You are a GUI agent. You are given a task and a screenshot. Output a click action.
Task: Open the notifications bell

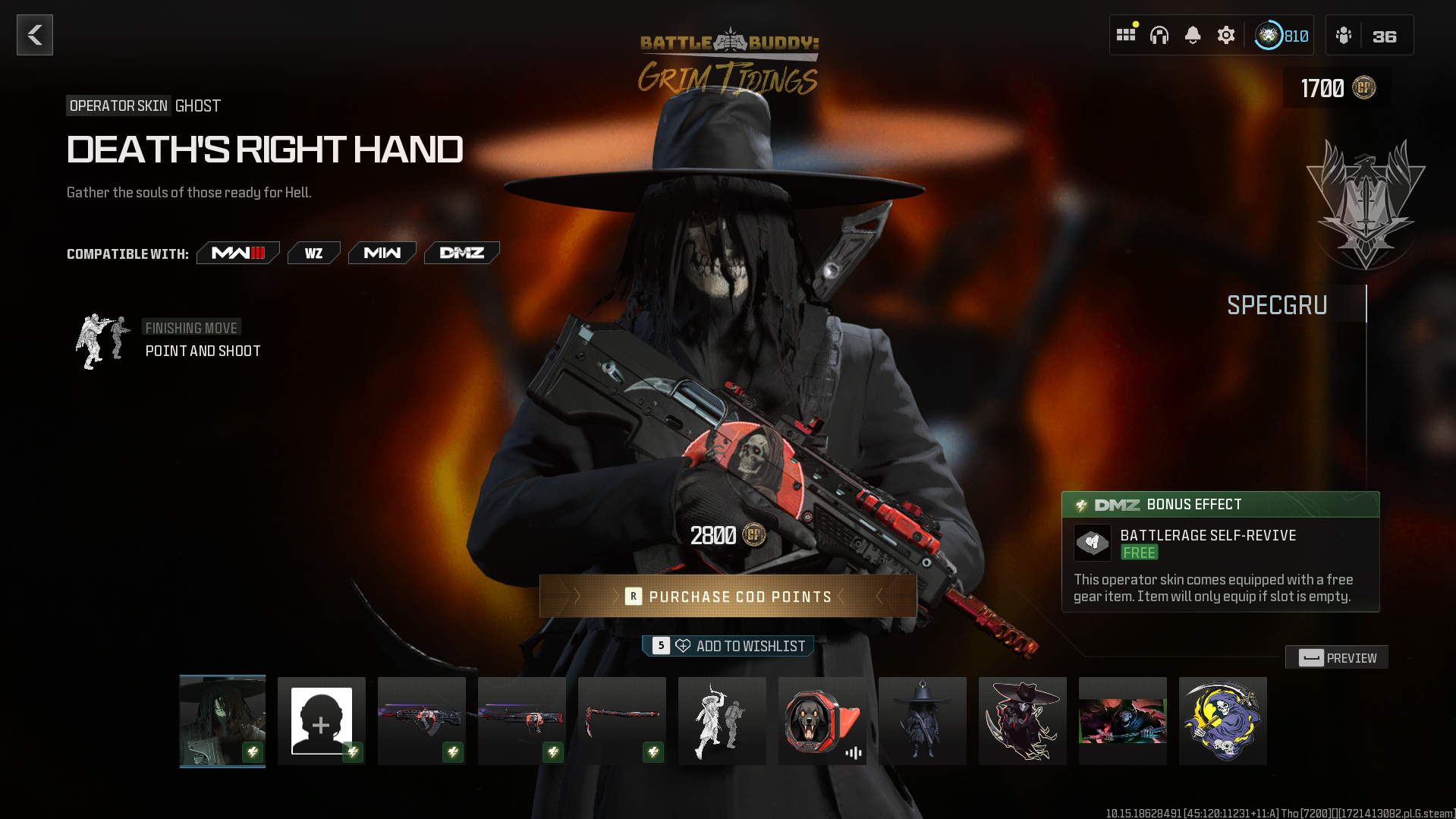point(1193,35)
